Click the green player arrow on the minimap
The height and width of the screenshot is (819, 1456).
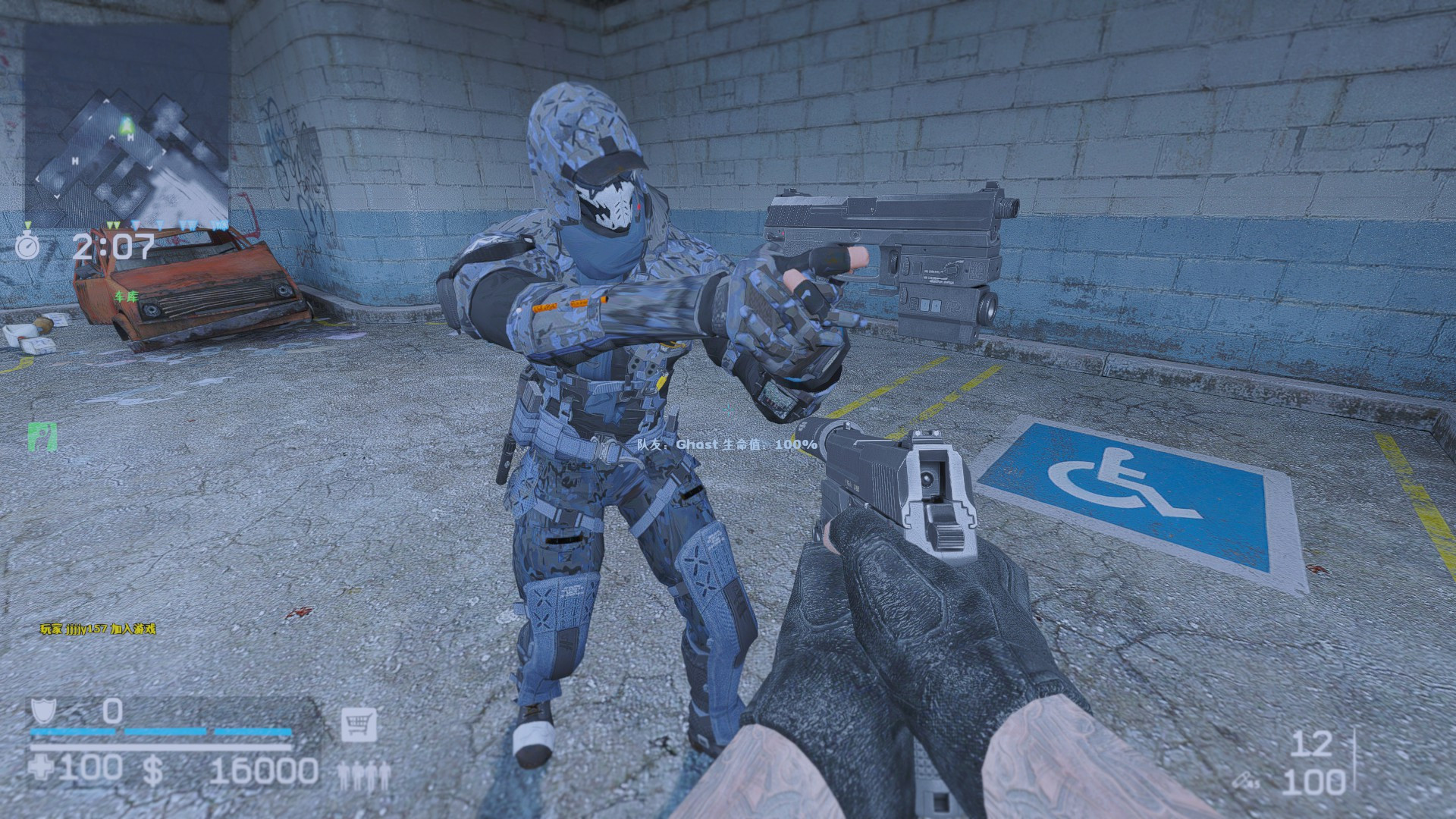pos(127,125)
